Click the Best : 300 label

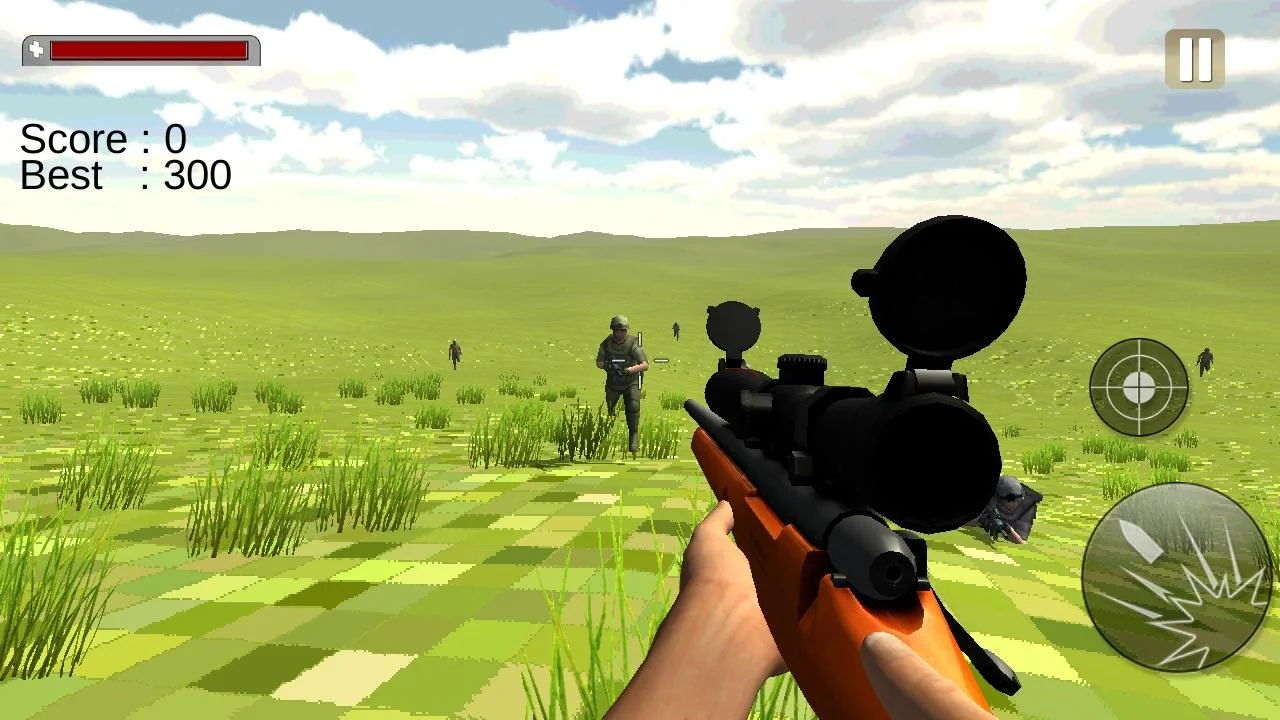pyautogui.click(x=124, y=177)
